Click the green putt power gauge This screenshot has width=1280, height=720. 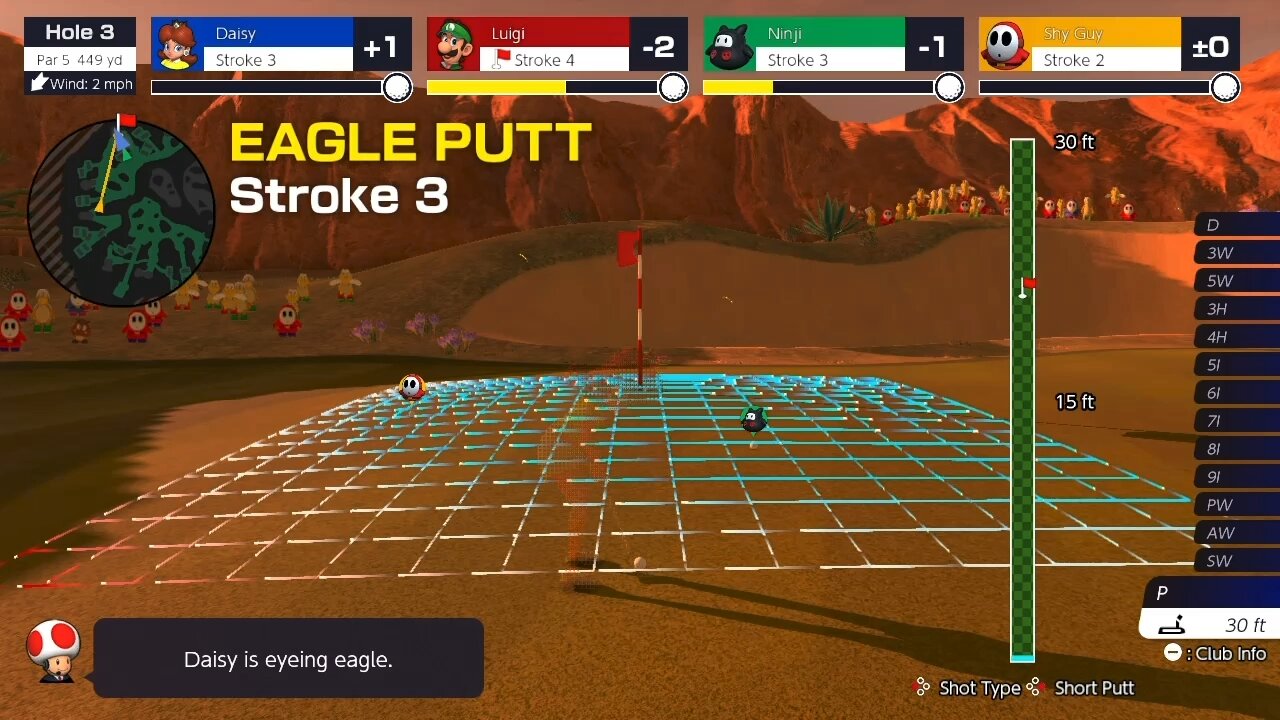tap(1022, 400)
